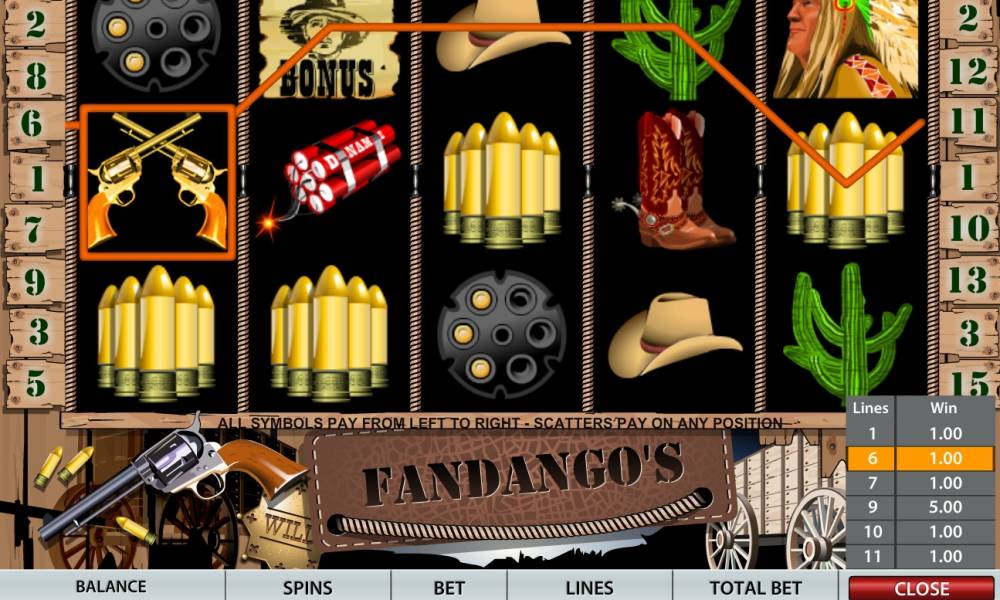Choose line 1 row in win table
Viewport: 1000px width, 600px height.
(x=922, y=434)
